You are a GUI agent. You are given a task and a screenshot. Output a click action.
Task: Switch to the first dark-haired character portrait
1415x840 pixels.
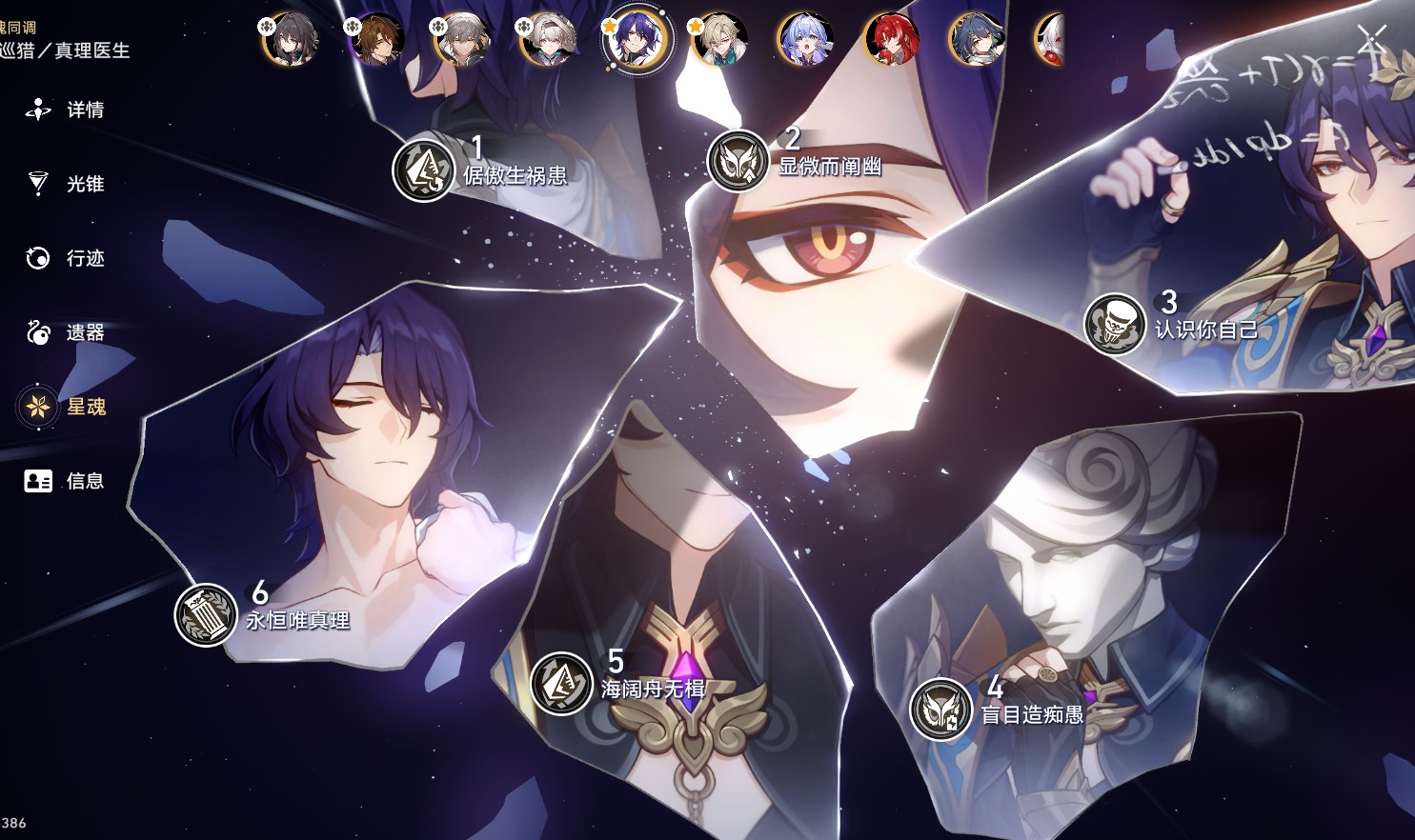(x=290, y=39)
